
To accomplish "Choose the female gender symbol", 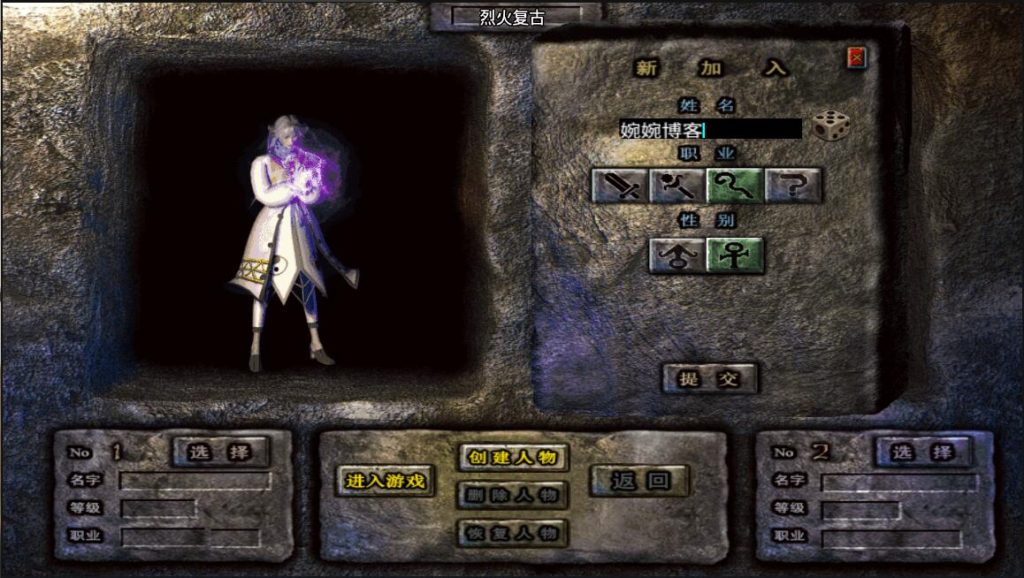I will tap(735, 256).
